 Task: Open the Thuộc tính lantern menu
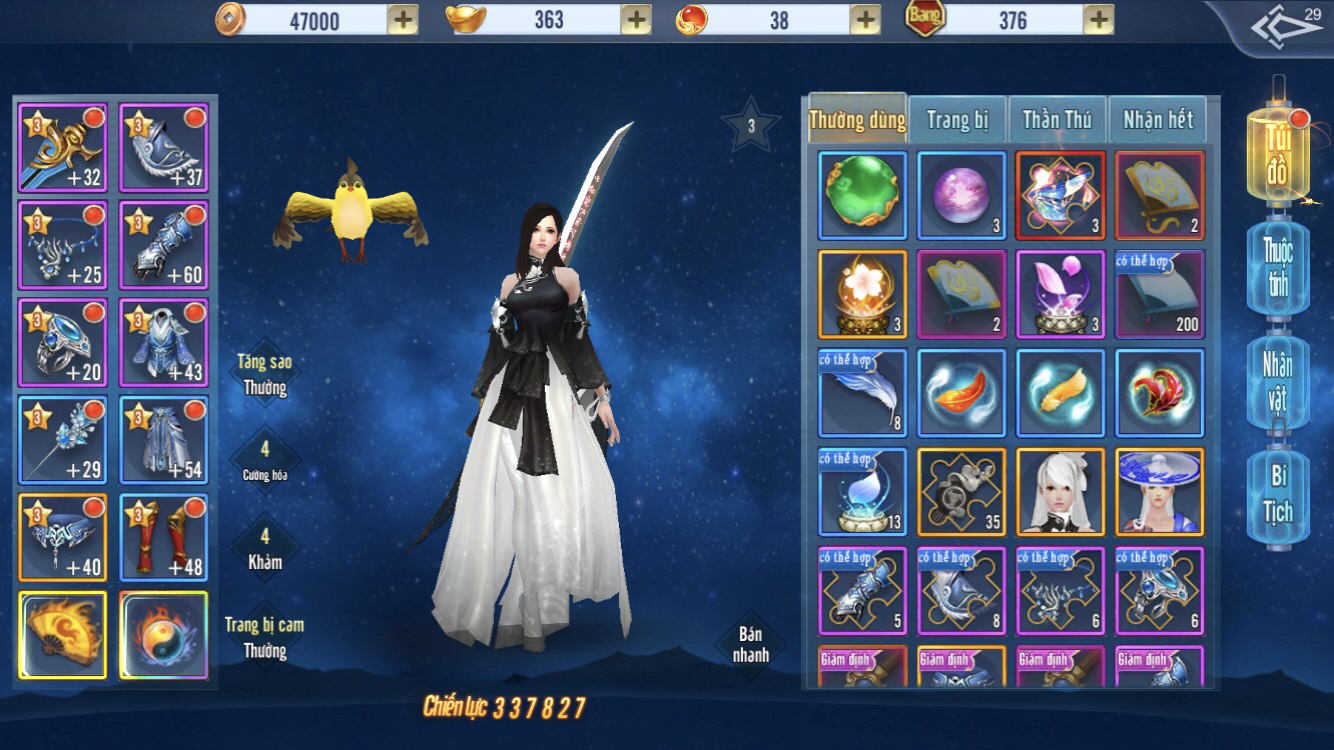(1277, 267)
